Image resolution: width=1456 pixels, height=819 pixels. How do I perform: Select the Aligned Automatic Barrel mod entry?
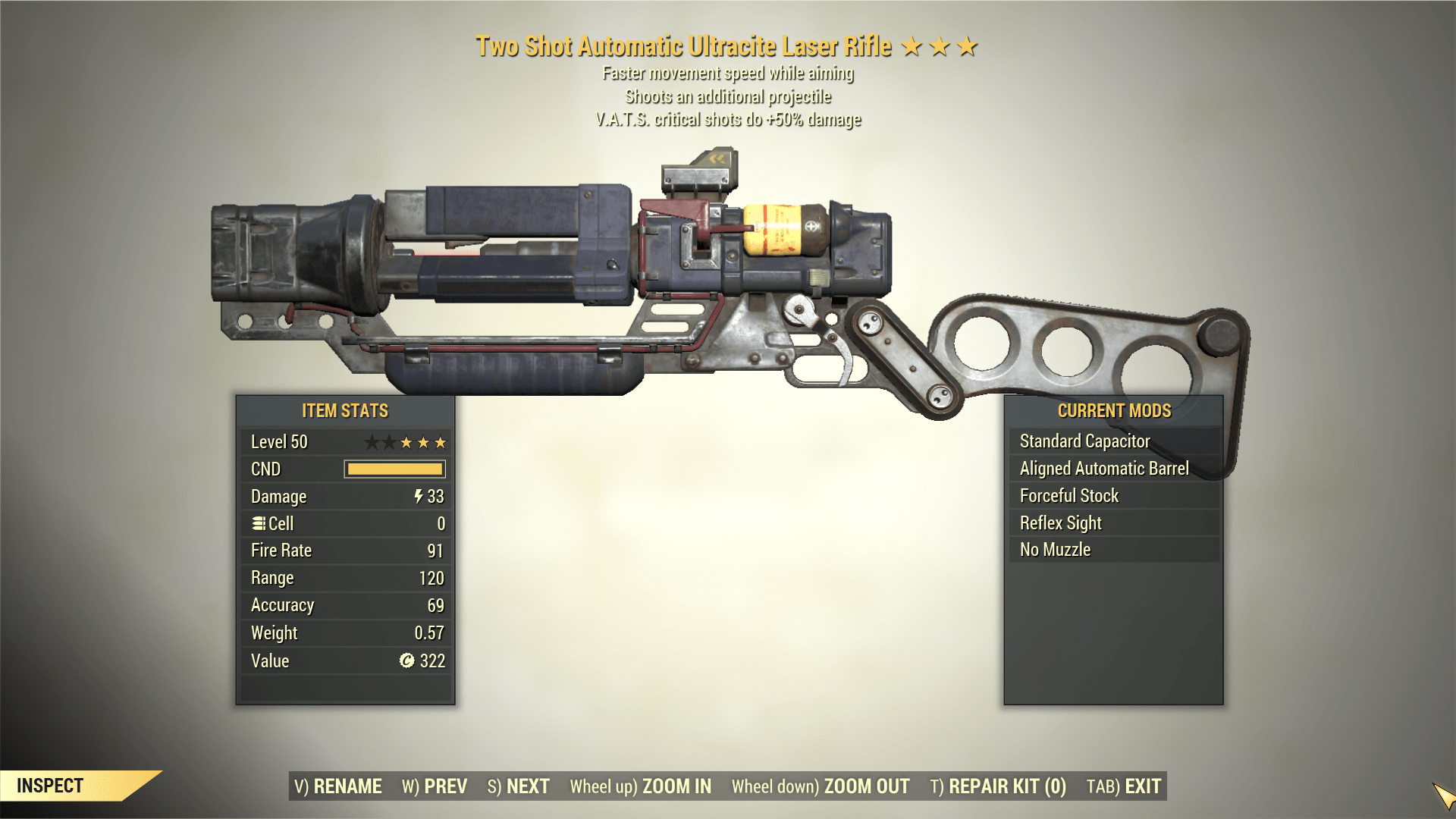1112,468
